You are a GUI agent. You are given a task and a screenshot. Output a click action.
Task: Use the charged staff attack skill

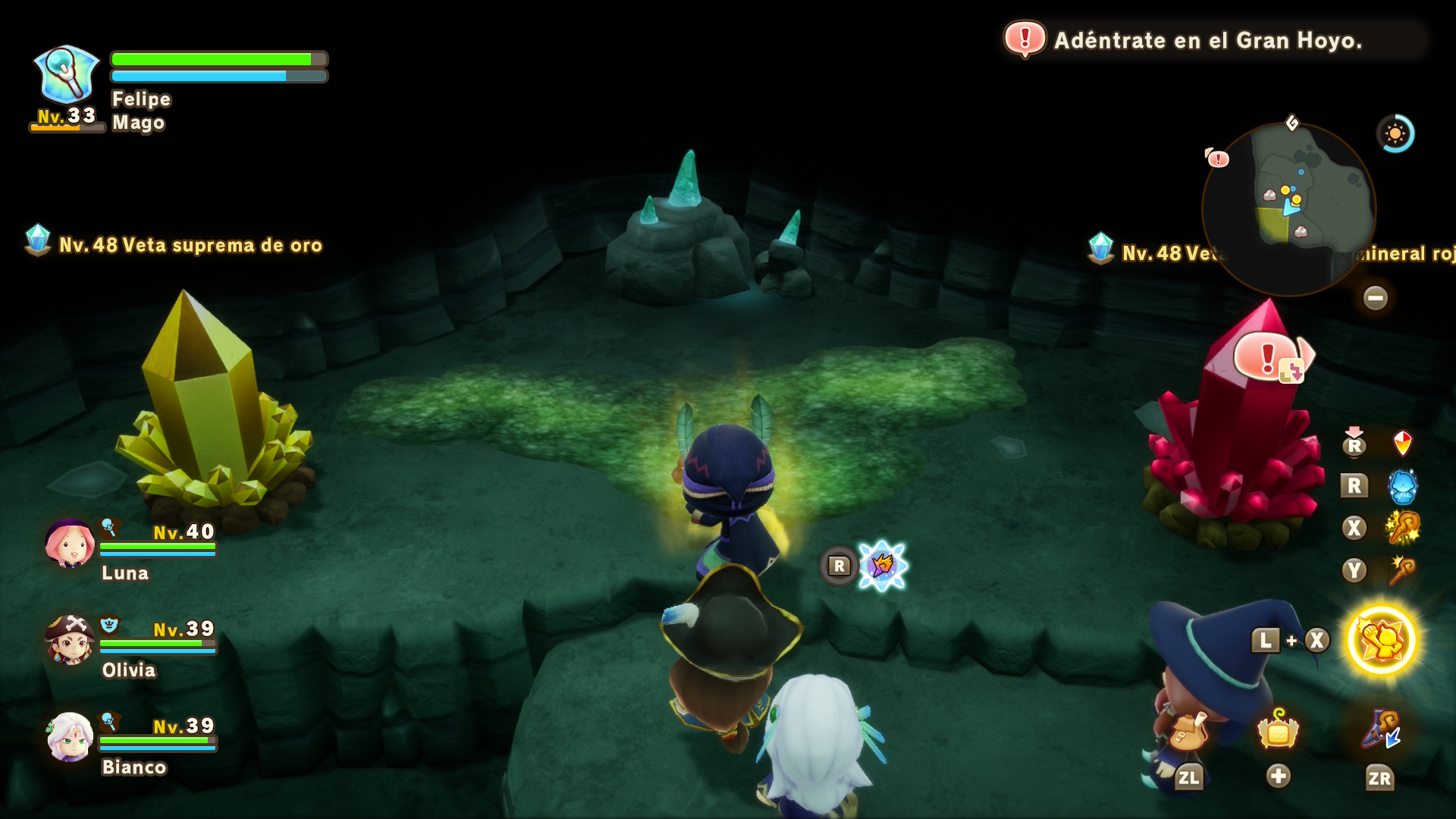tap(1403, 528)
